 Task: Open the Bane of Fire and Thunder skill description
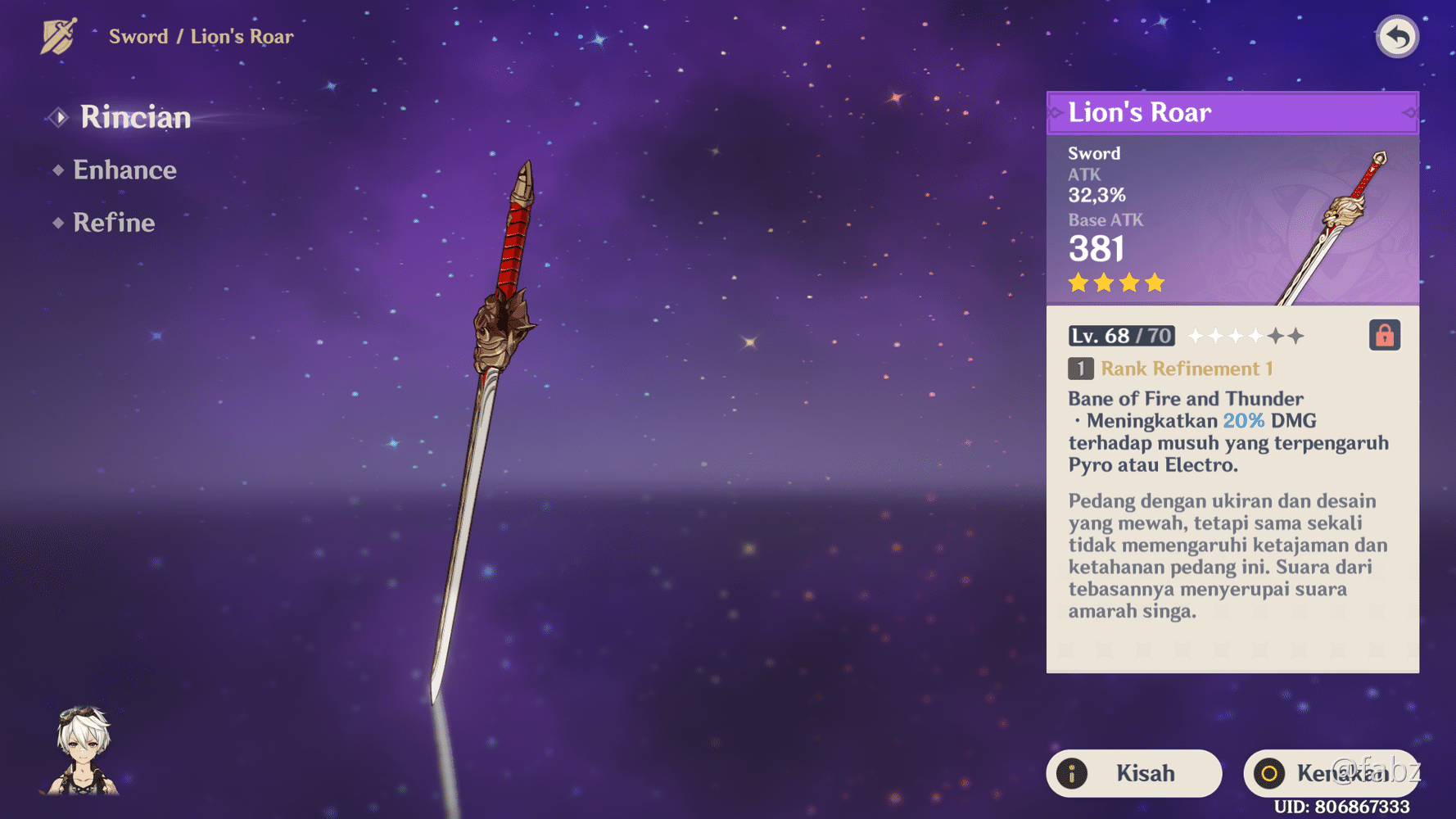[x=1185, y=399]
